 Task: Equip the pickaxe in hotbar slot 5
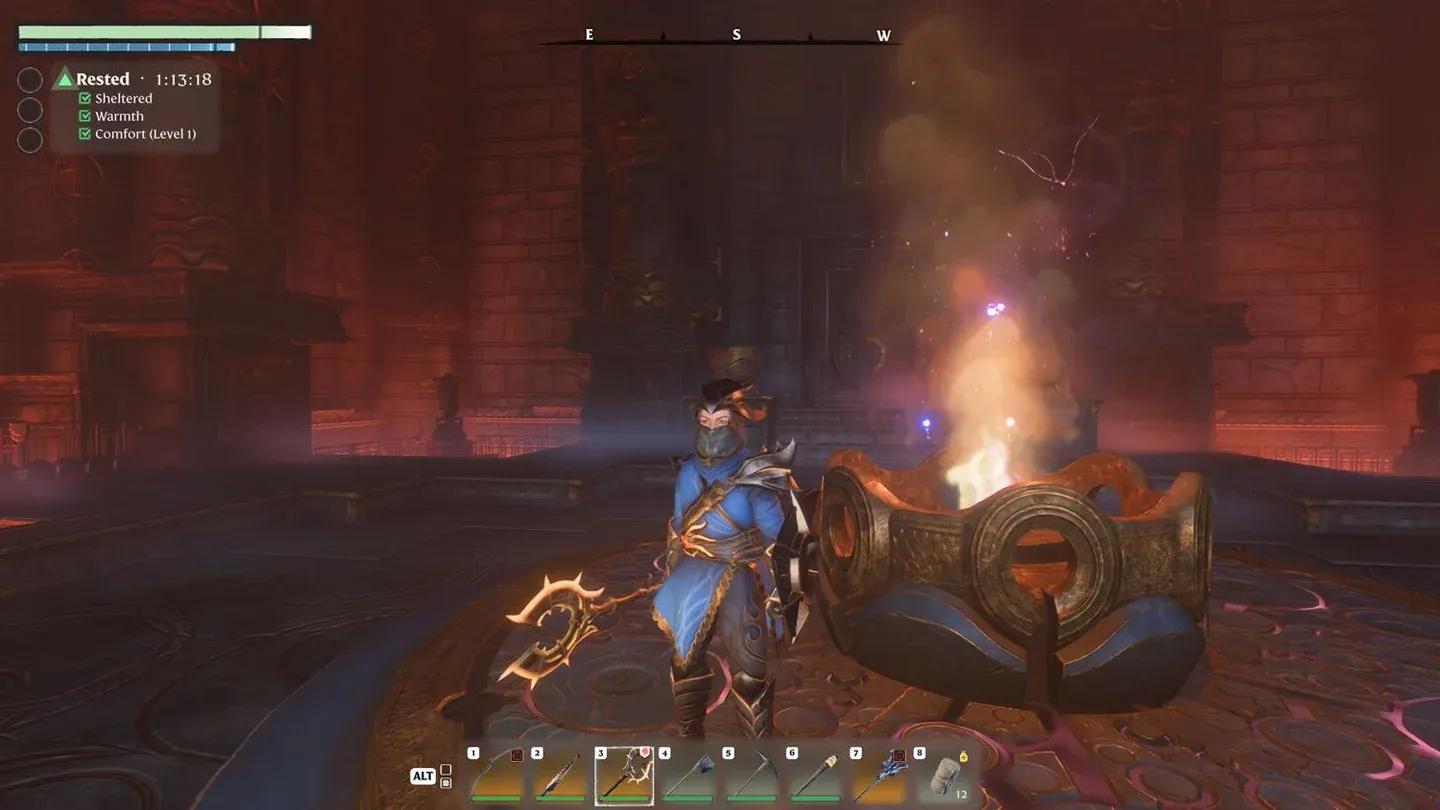tap(752, 777)
